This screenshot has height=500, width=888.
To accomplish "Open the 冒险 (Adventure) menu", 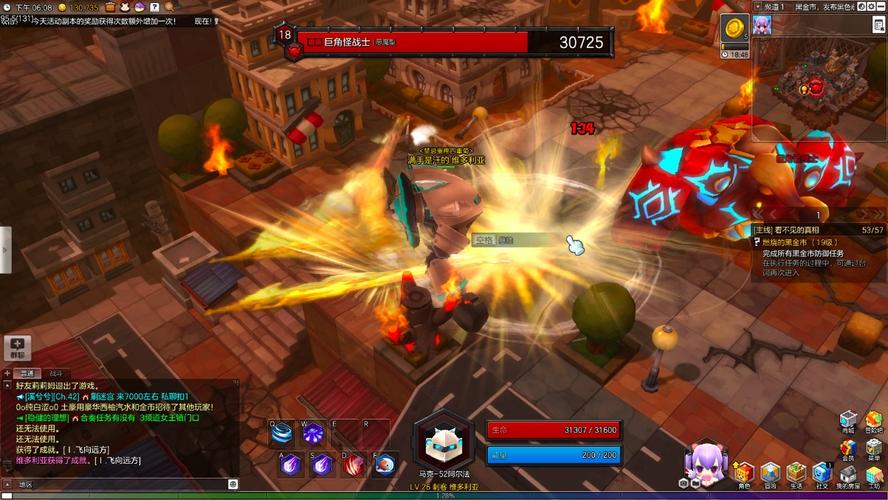I will coord(769,472).
